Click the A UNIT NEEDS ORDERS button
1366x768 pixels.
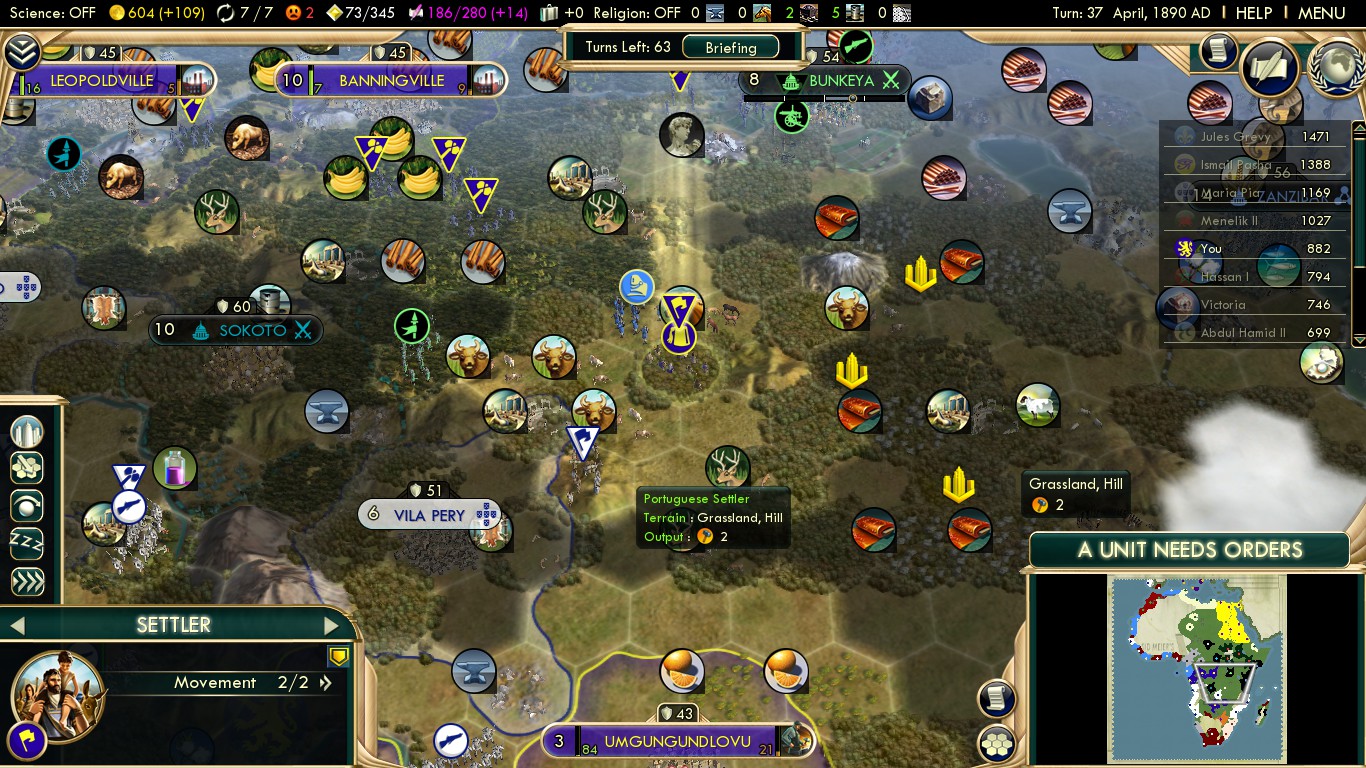click(x=1189, y=550)
